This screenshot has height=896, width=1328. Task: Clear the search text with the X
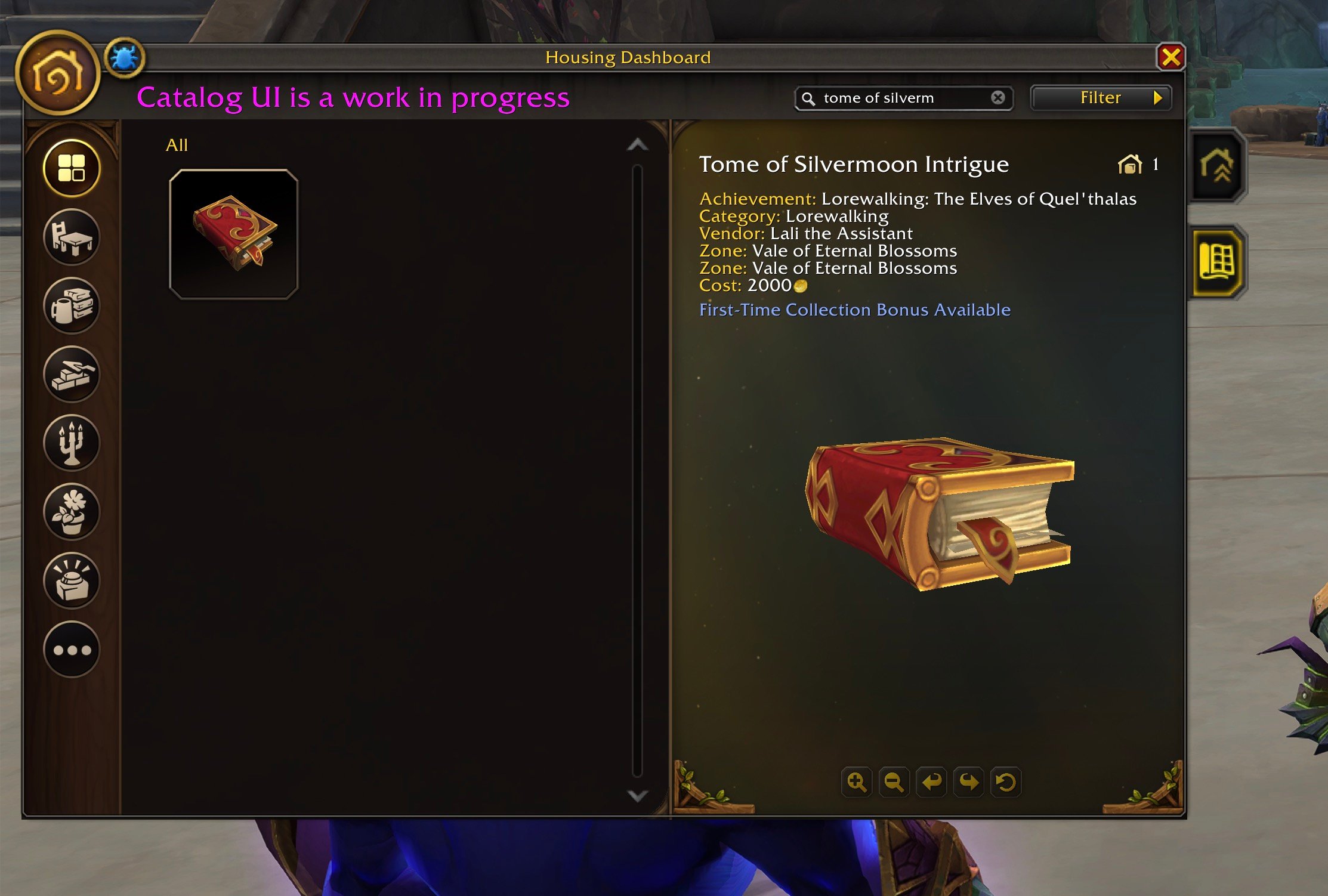point(997,98)
